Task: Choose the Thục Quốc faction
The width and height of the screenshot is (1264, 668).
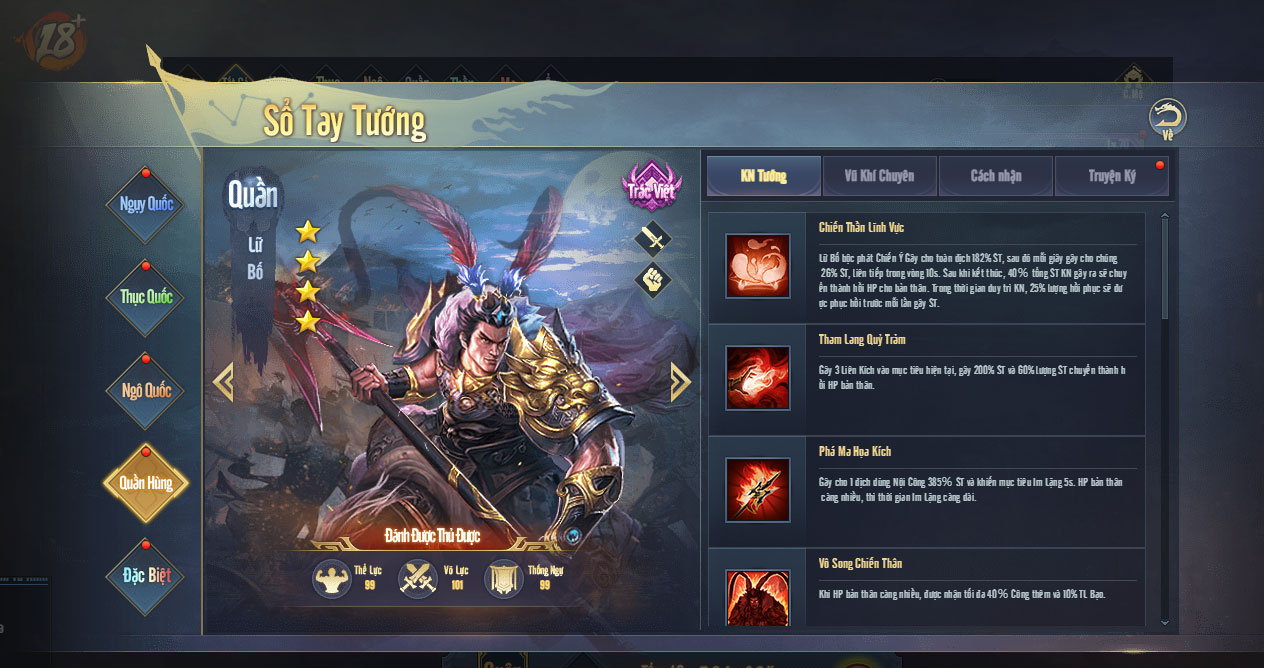Action: pos(146,297)
